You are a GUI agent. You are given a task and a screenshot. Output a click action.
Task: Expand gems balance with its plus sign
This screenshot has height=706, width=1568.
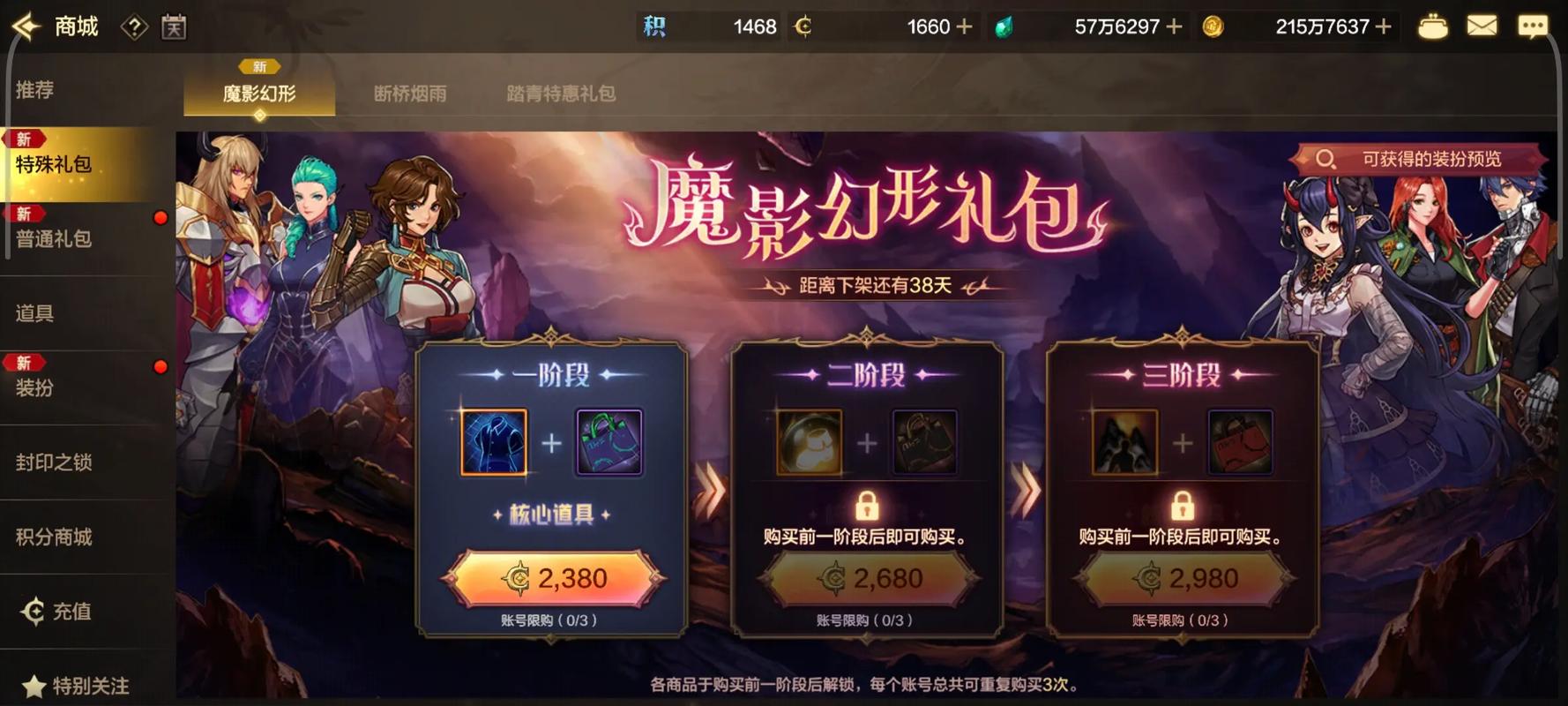tap(1176, 26)
